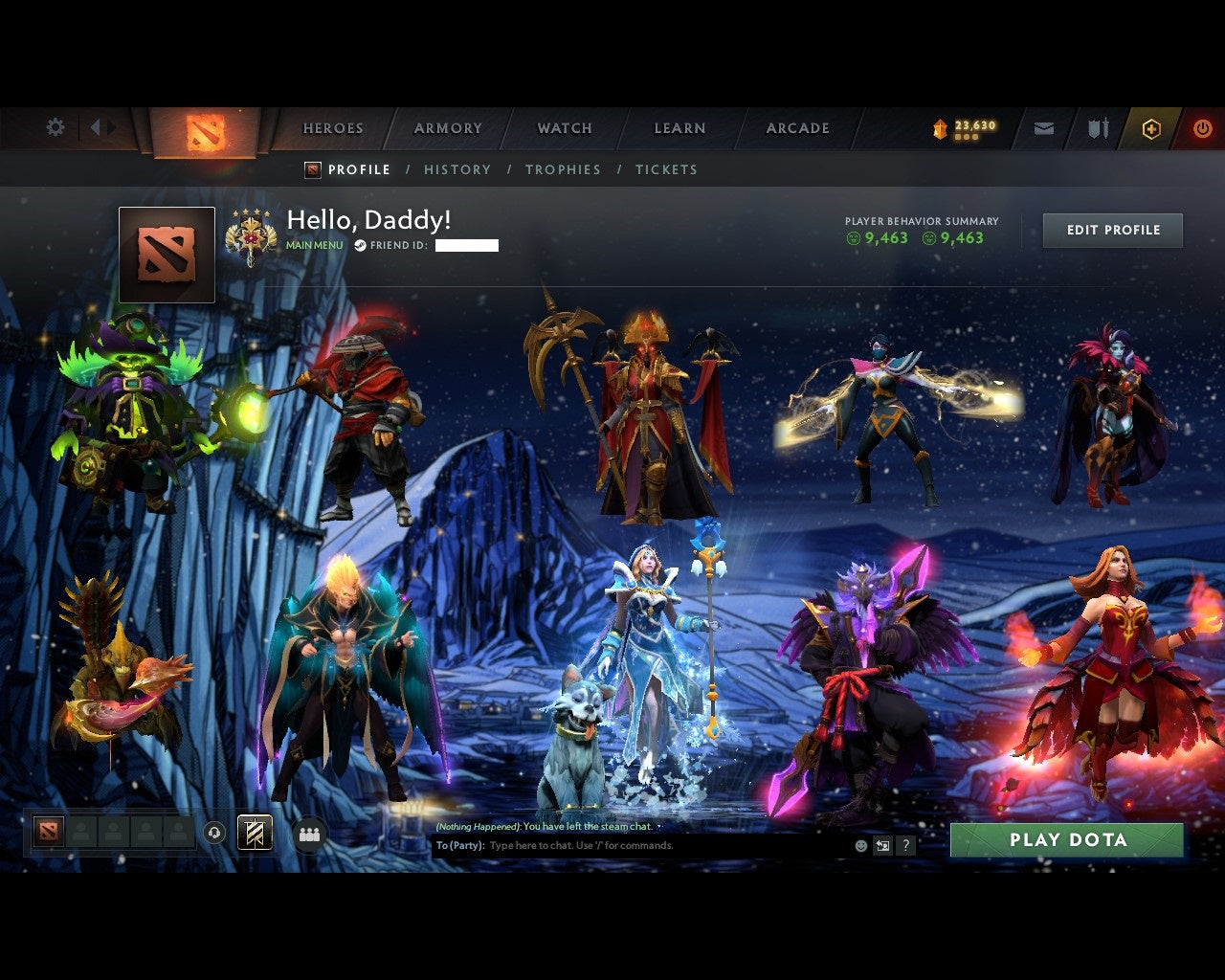This screenshot has height=980, width=1225.
Task: Open the back navigation arrow near settings
Action: coord(95,127)
